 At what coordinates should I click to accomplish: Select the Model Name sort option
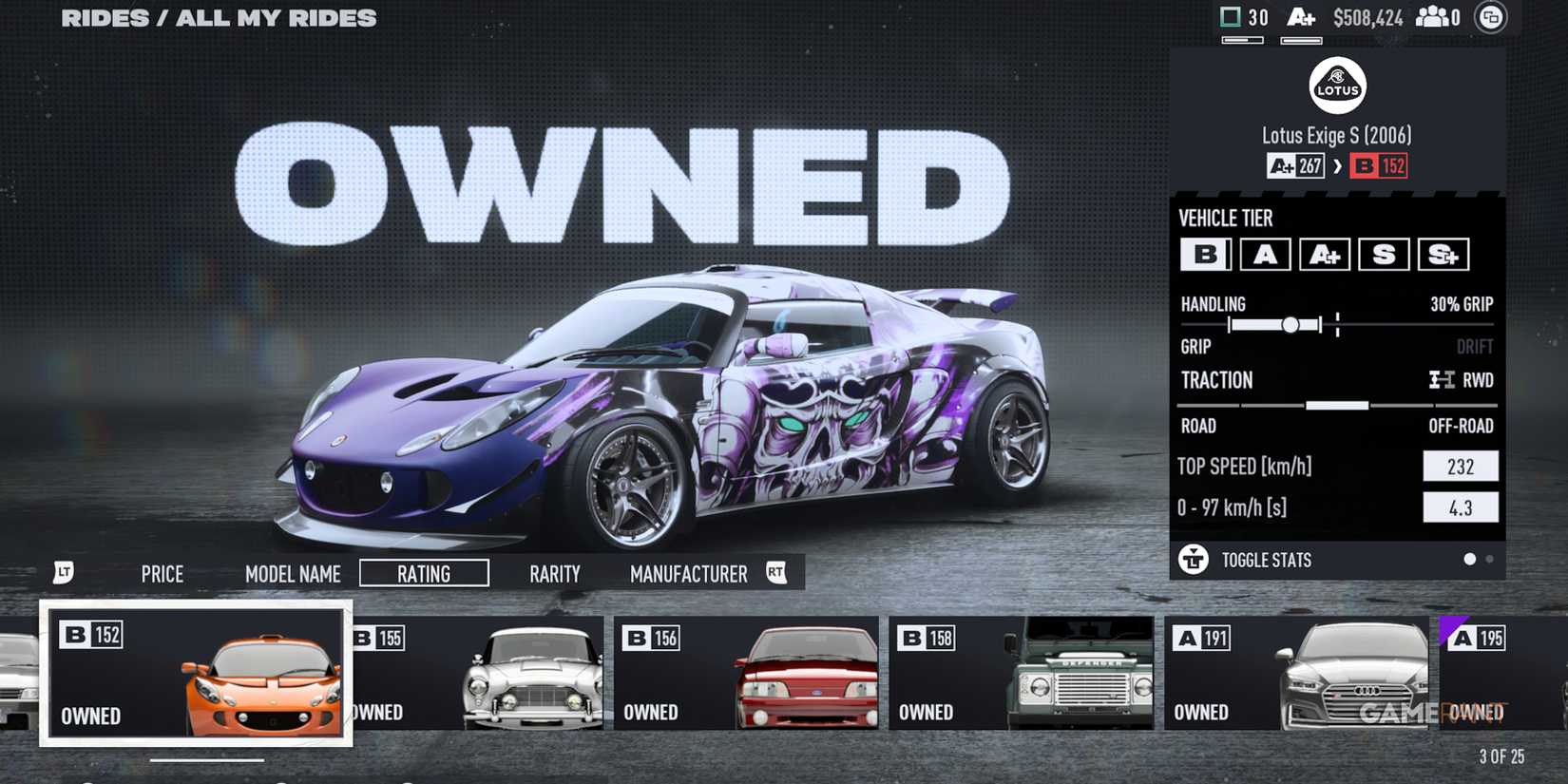pos(293,573)
